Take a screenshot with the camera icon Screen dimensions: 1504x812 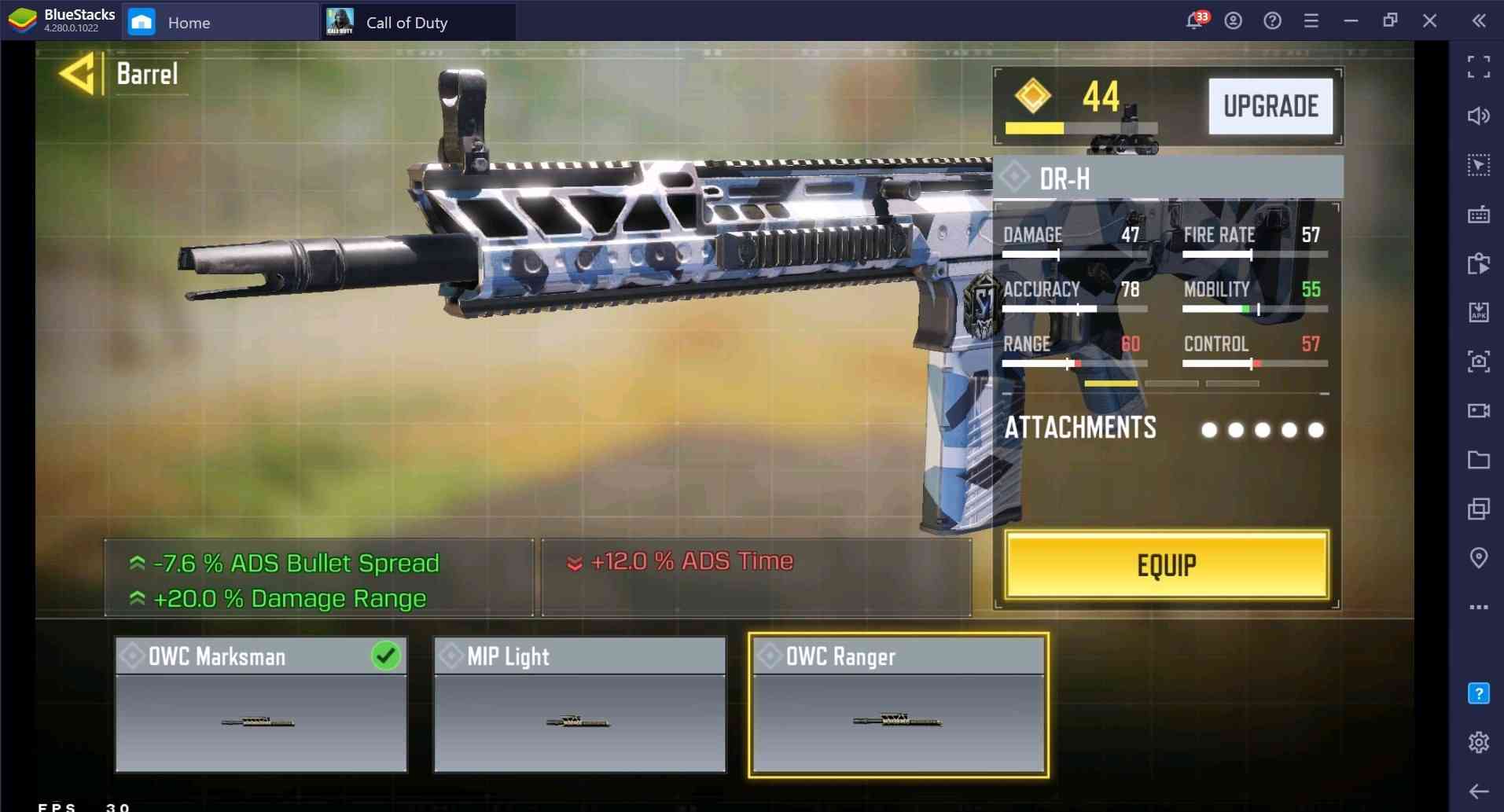point(1478,361)
